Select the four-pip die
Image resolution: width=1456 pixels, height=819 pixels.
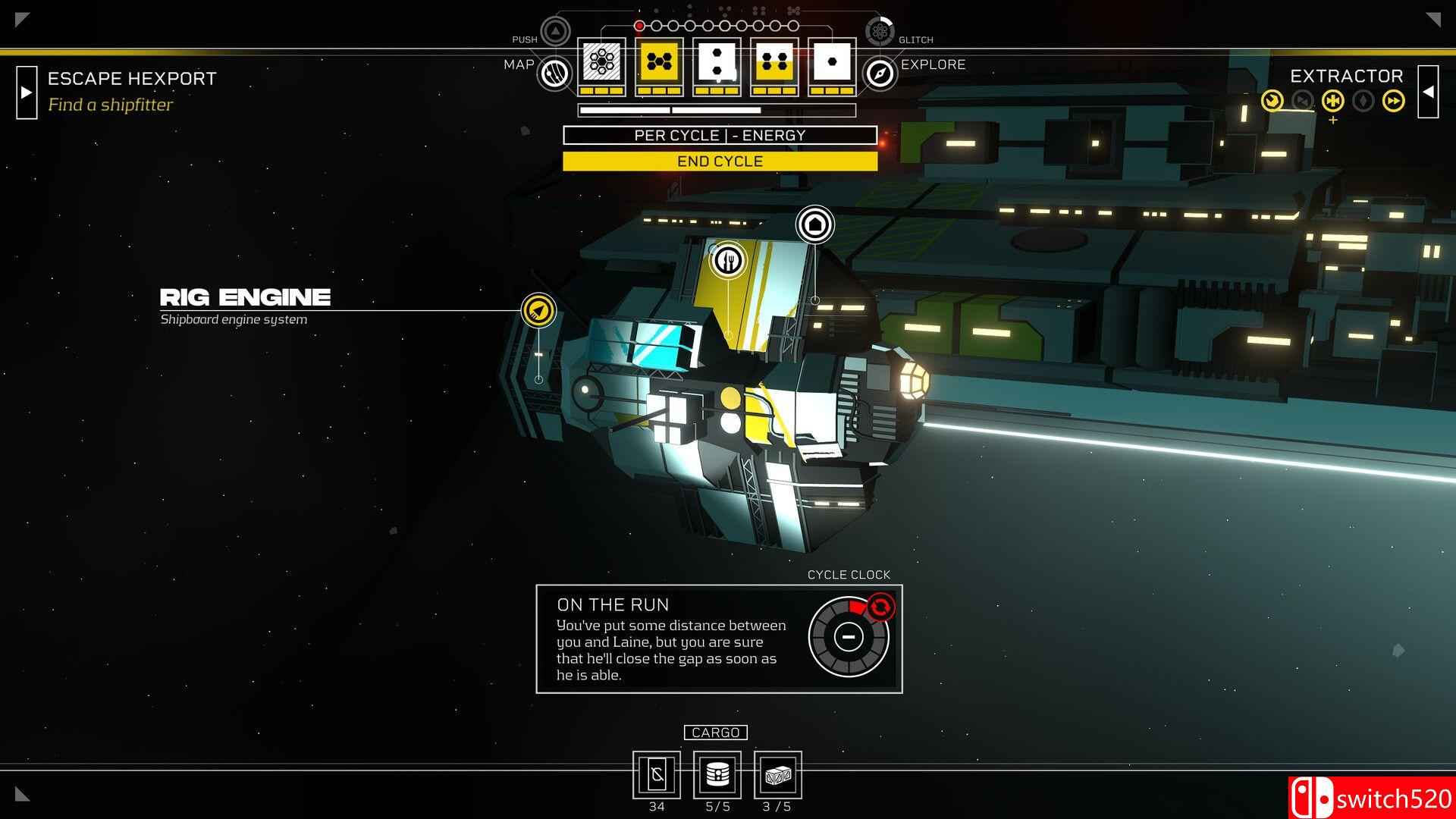click(774, 62)
